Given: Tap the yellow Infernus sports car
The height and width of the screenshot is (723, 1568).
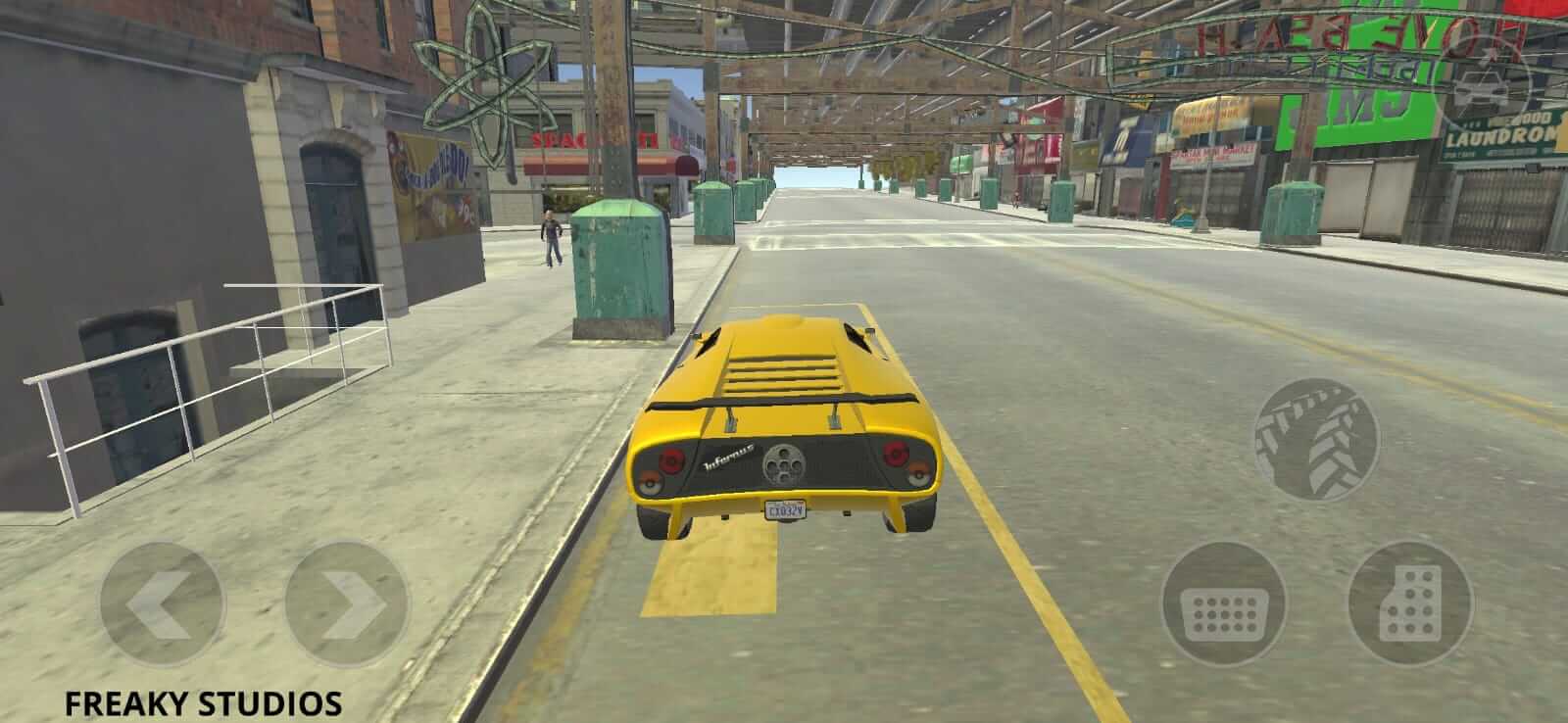Looking at the screenshot, I should click(x=784, y=421).
